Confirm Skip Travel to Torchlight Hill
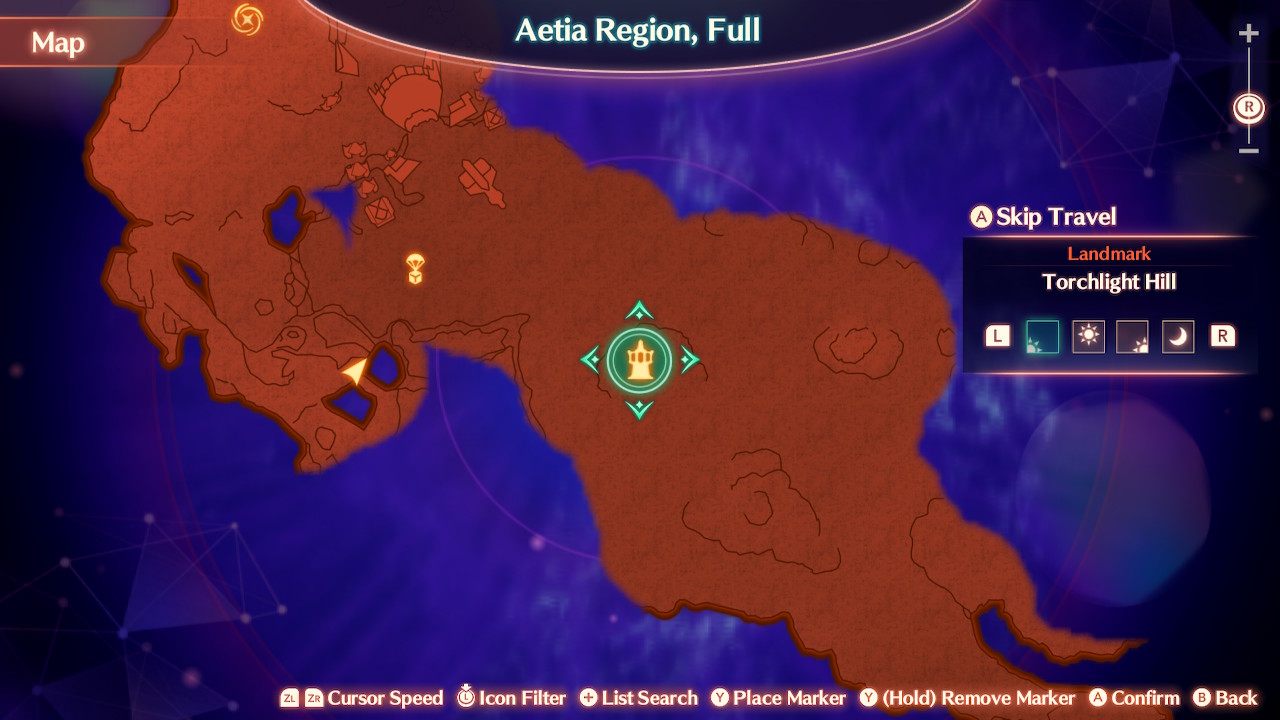The image size is (1280, 720). point(1043,216)
